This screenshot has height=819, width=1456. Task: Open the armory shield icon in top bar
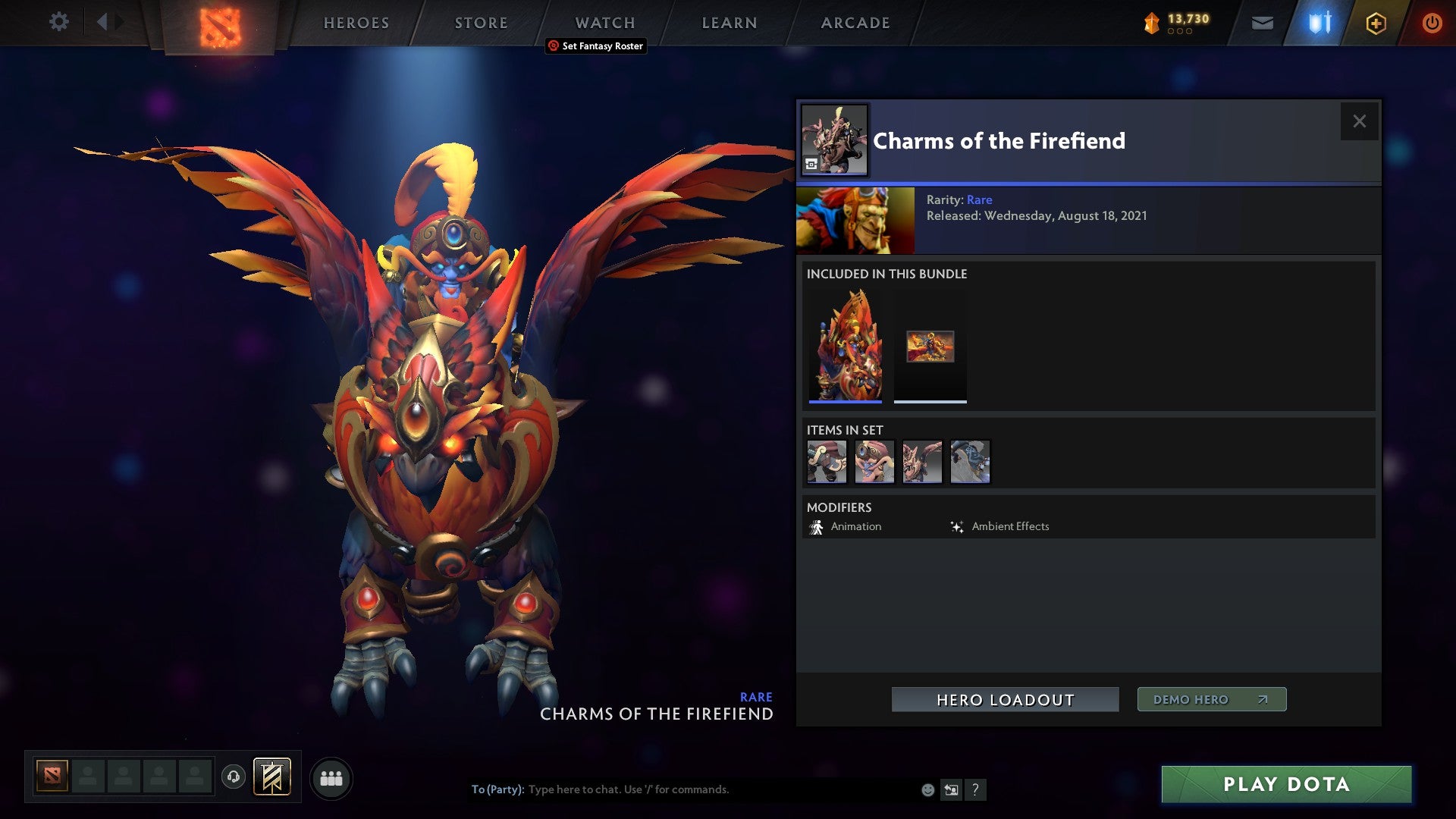coord(1319,23)
